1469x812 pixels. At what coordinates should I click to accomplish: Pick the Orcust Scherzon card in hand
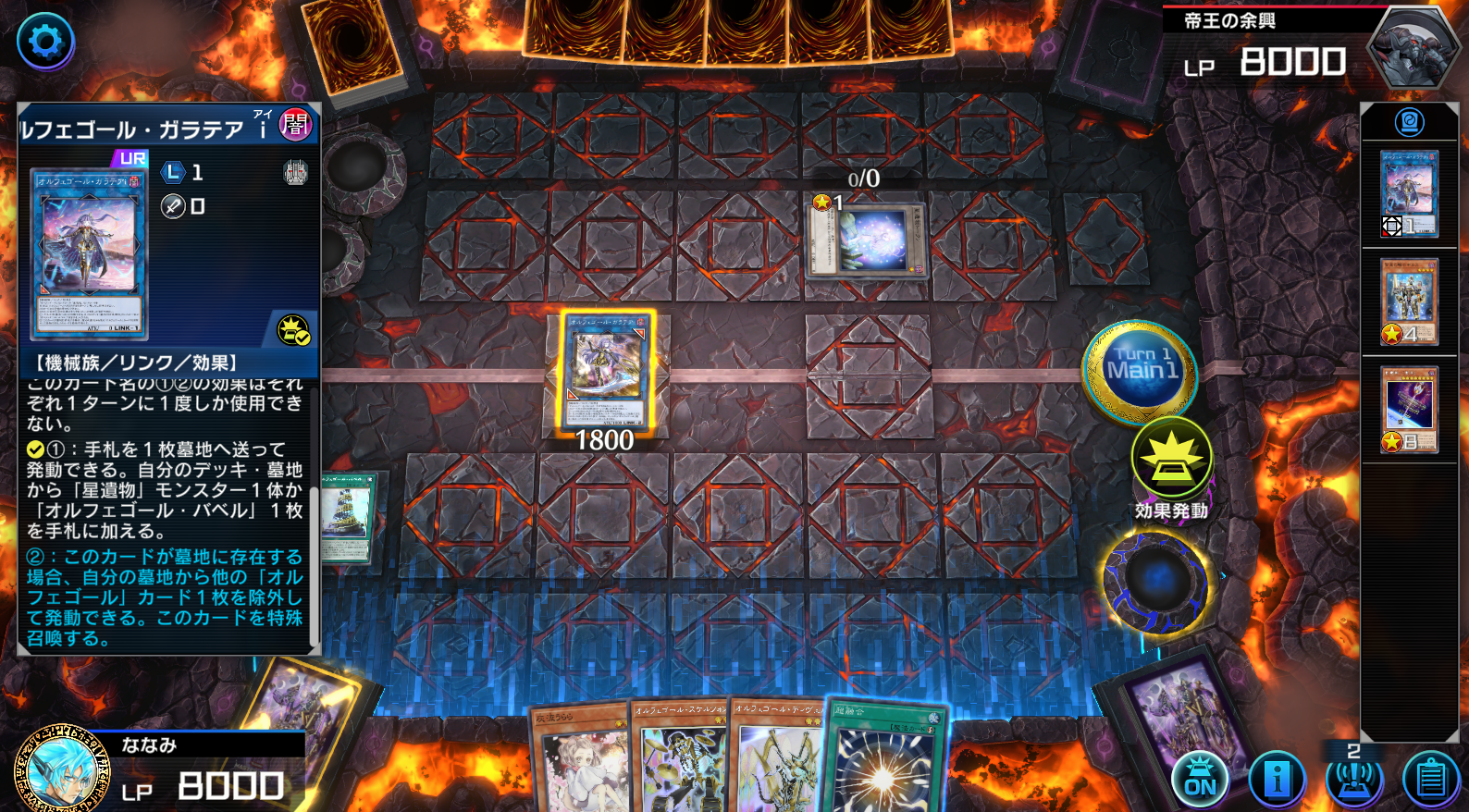pos(681,760)
